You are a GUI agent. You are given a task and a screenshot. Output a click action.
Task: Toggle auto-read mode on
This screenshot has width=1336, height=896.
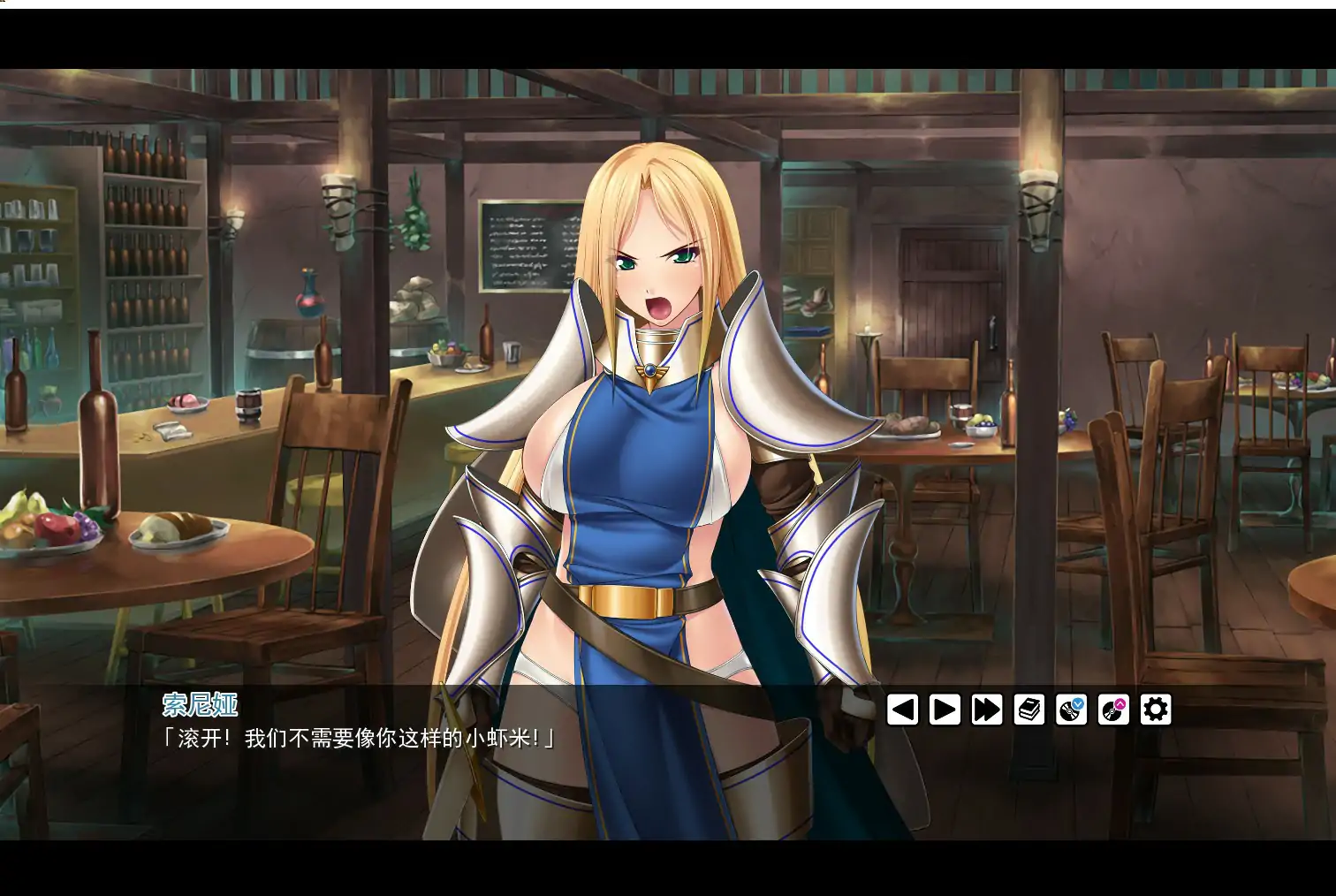pos(945,709)
